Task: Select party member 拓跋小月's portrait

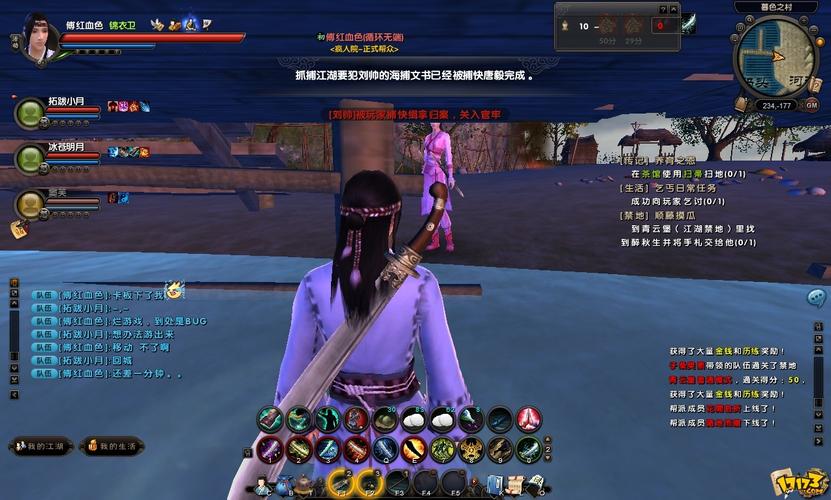Action: pos(29,113)
